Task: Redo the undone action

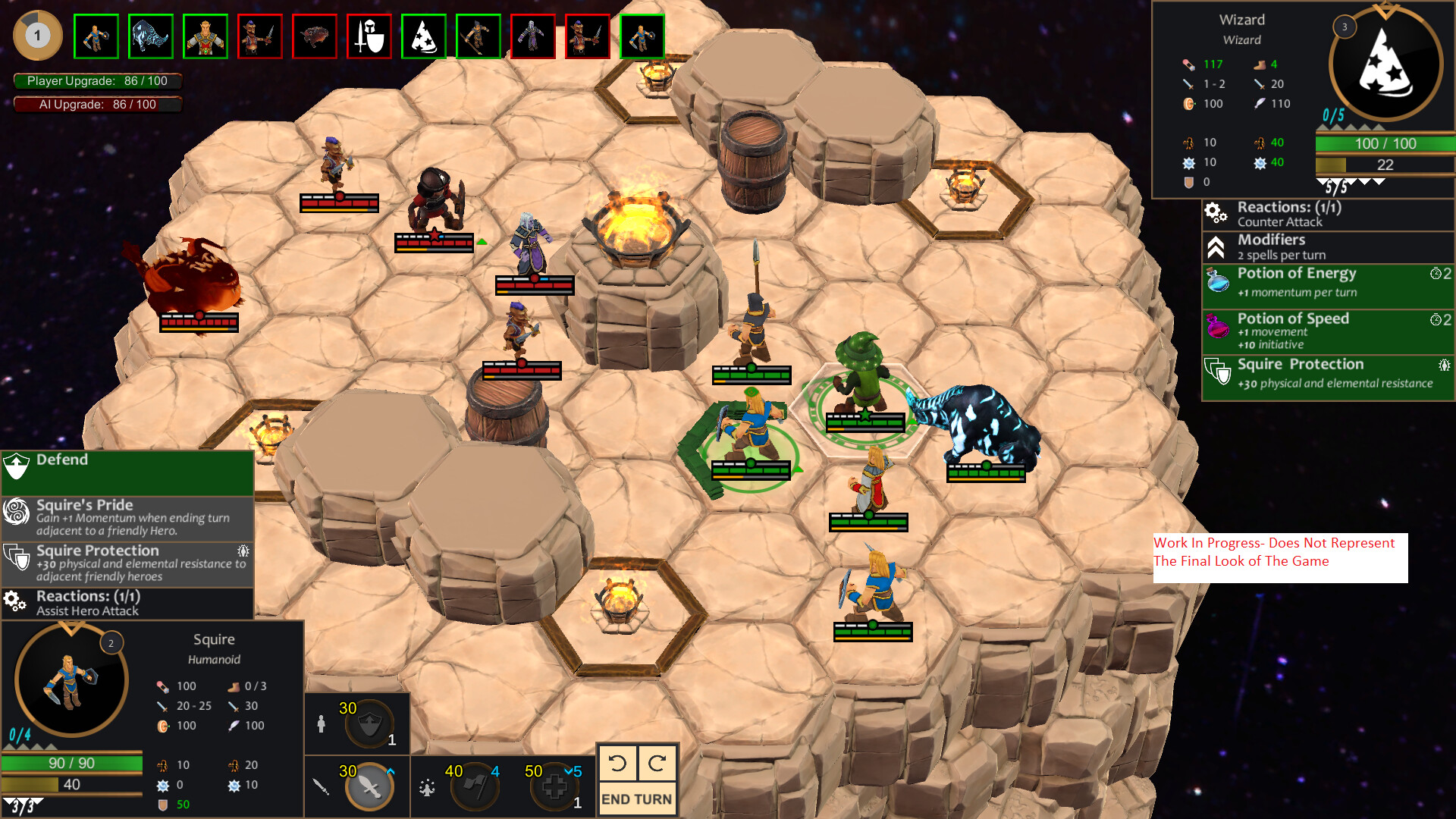Action: pyautogui.click(x=657, y=763)
